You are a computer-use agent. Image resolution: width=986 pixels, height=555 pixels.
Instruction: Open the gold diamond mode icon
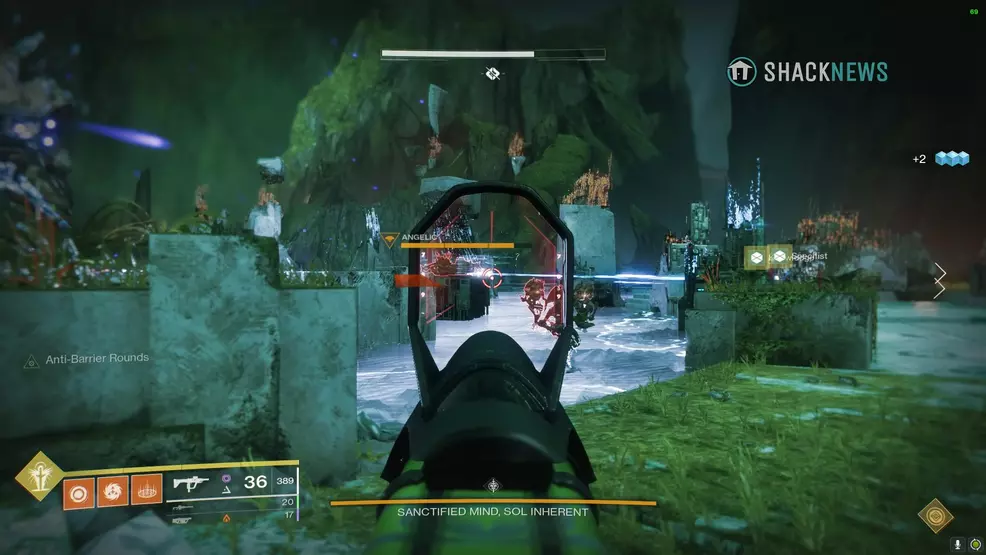click(936, 516)
